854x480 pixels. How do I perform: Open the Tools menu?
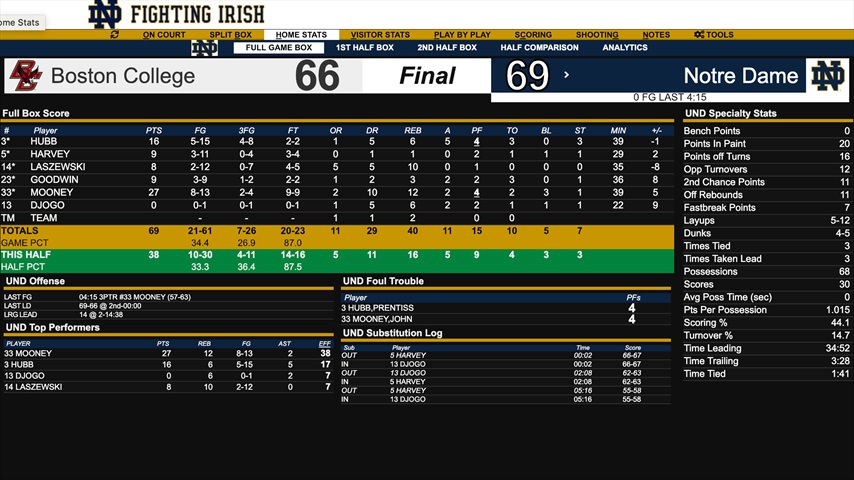pyautogui.click(x=714, y=35)
